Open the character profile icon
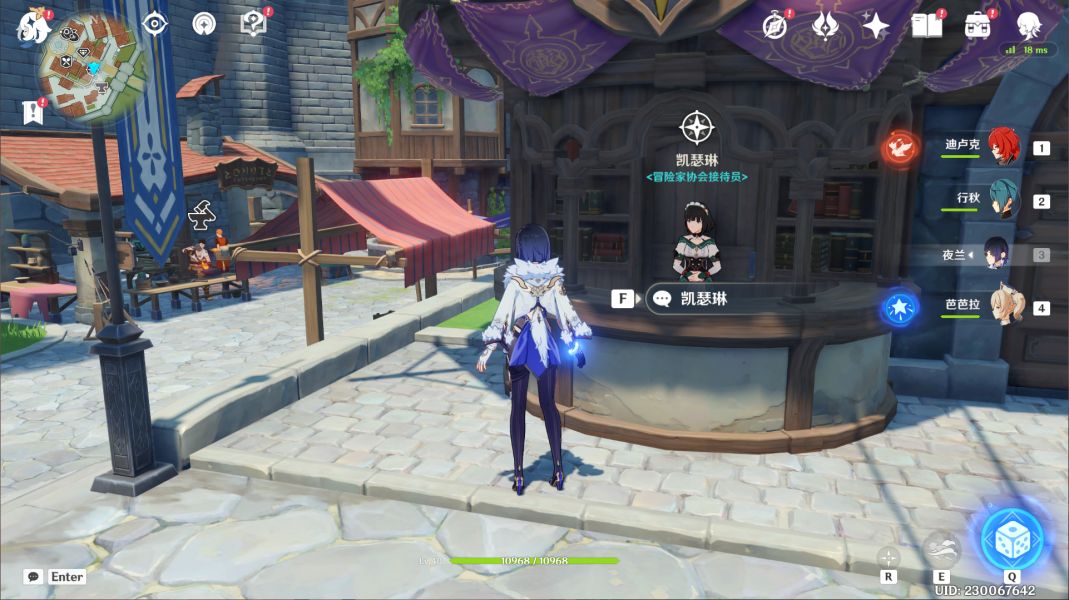Image resolution: width=1069 pixels, height=600 pixels. pos(1029,25)
